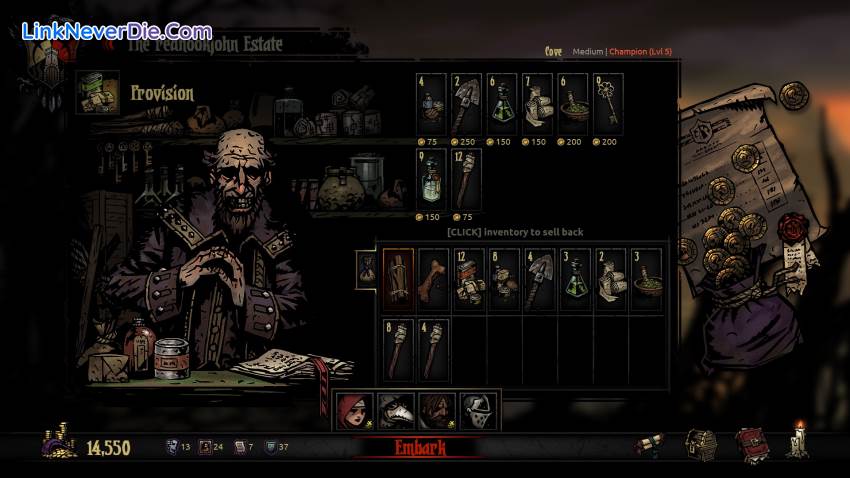The width and height of the screenshot is (850, 478).
Task: Buy holy water bottle for 150 gold
Action: [431, 178]
